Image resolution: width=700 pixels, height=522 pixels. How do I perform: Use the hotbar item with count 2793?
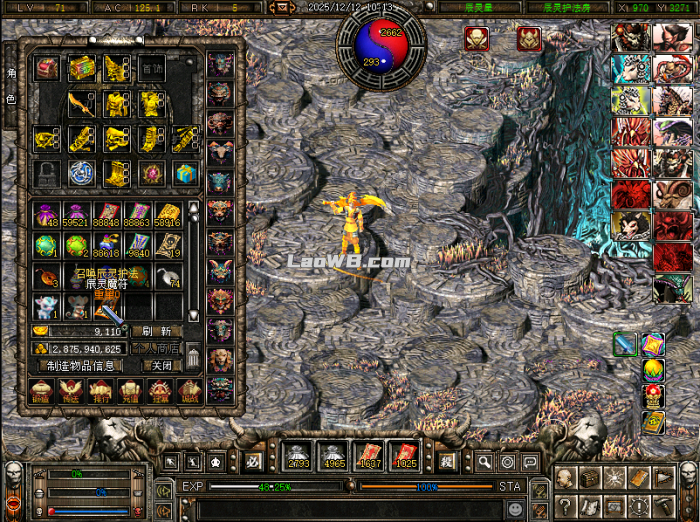296,455
